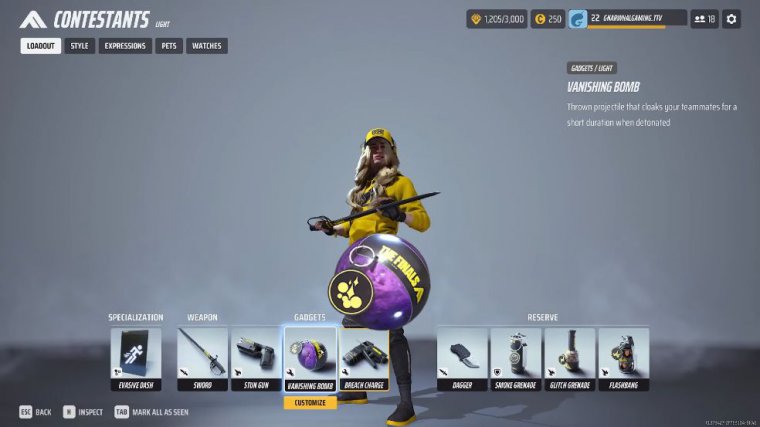Select the Vanishing Bomb gadget slot
Viewport: 760px width, 427px height.
309,359
